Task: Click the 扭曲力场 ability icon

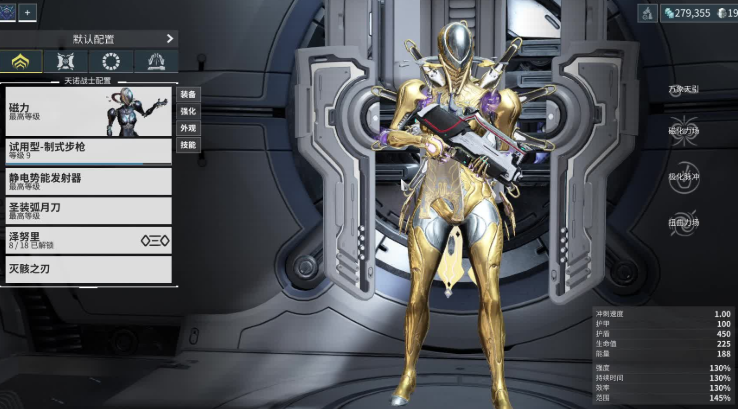Action: coord(684,222)
